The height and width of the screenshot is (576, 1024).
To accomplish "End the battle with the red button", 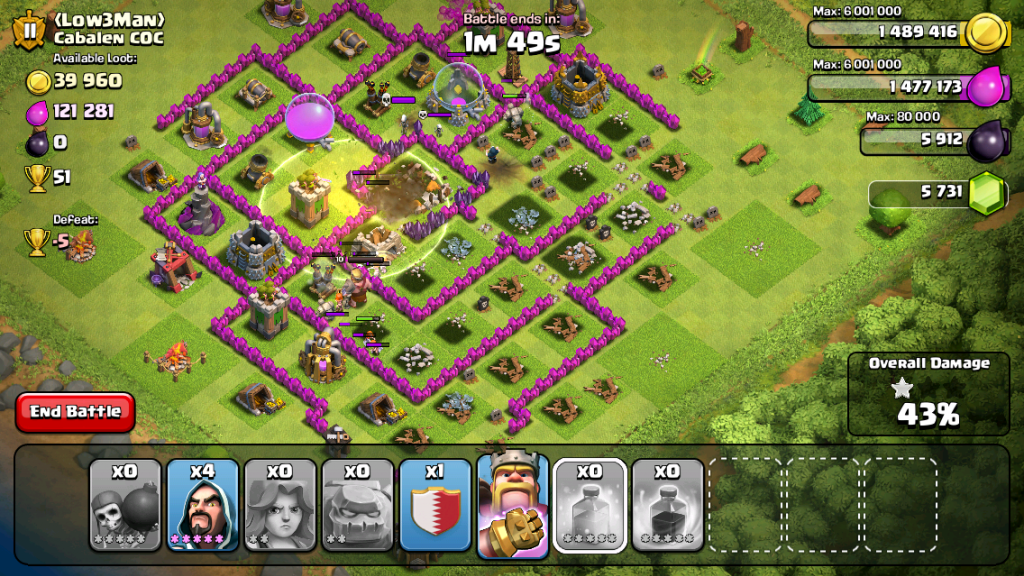I will coord(75,411).
